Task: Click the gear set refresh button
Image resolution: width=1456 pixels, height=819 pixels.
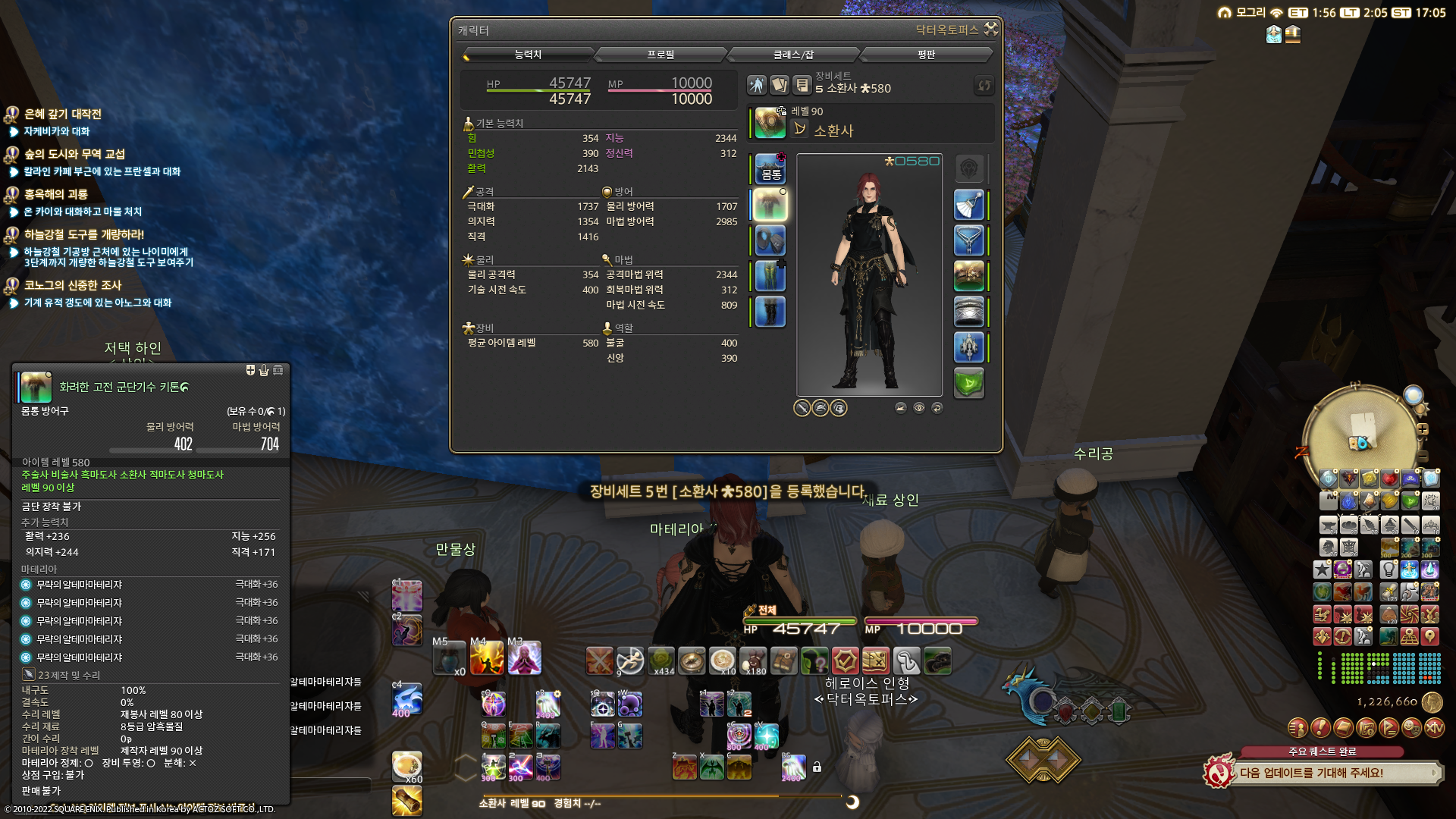Action: 984,85
